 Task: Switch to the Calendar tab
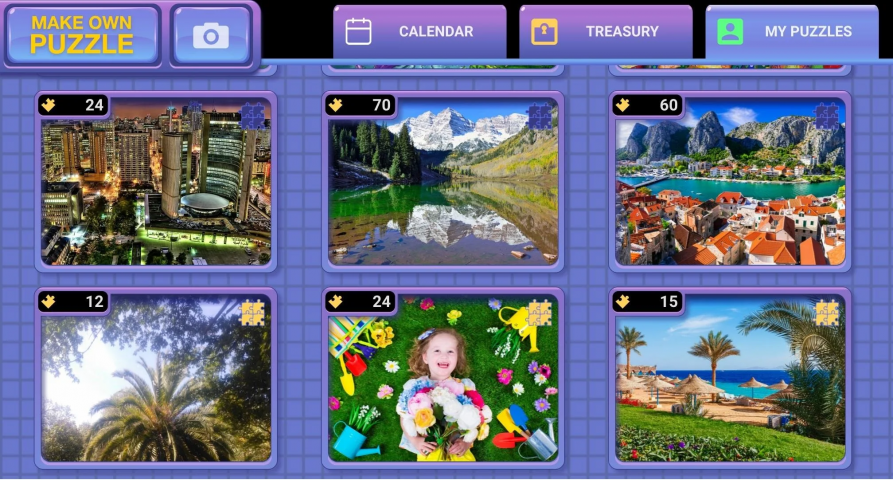coord(419,31)
